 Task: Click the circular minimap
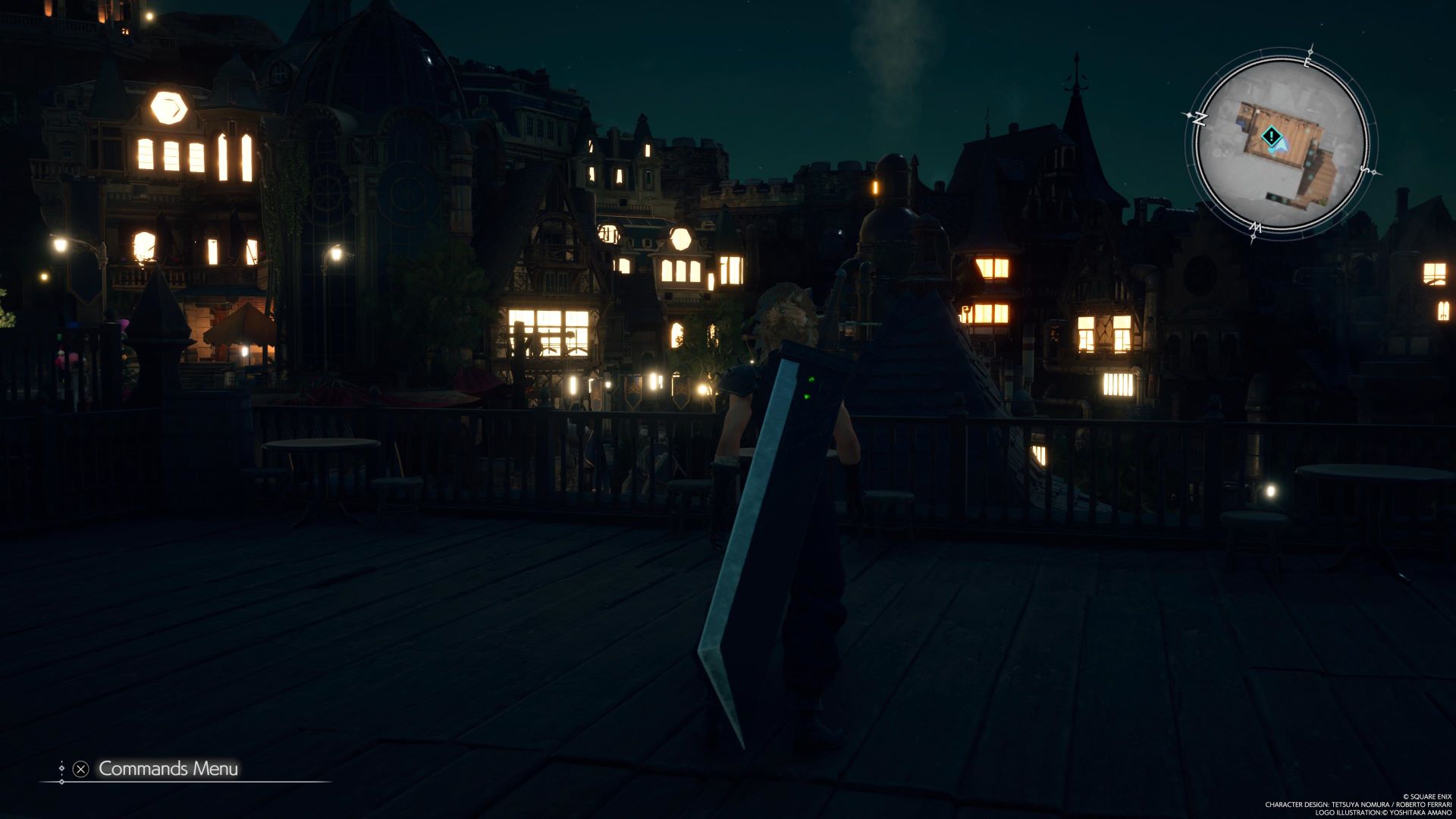tap(1280, 146)
